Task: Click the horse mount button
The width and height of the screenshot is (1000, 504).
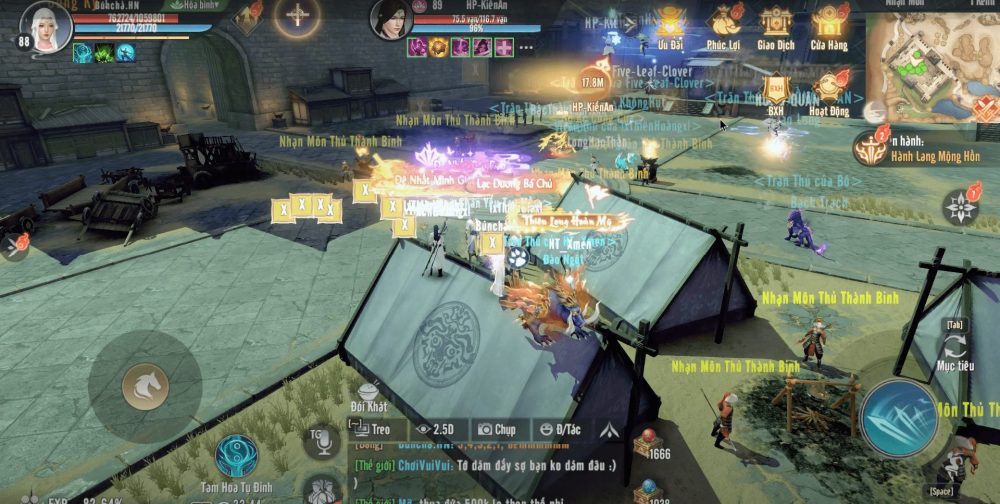Action: [x=145, y=386]
